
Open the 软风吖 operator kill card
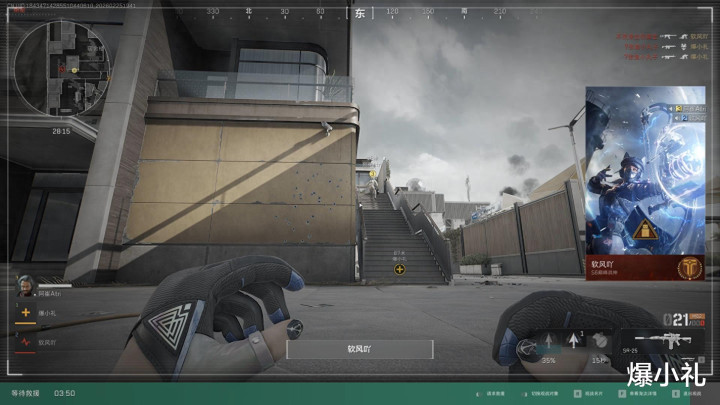(x=644, y=182)
